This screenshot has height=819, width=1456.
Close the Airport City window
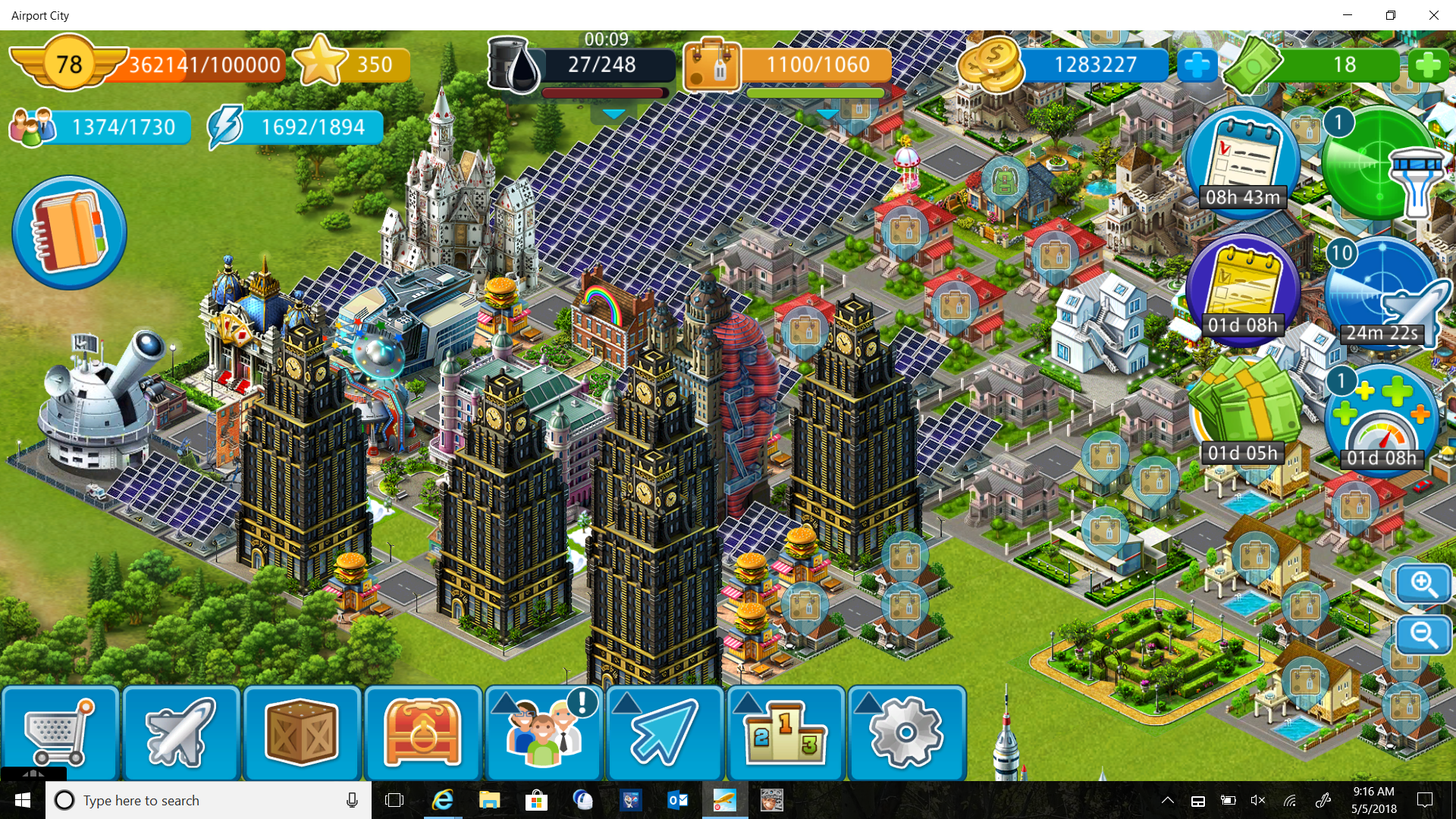[1433, 15]
